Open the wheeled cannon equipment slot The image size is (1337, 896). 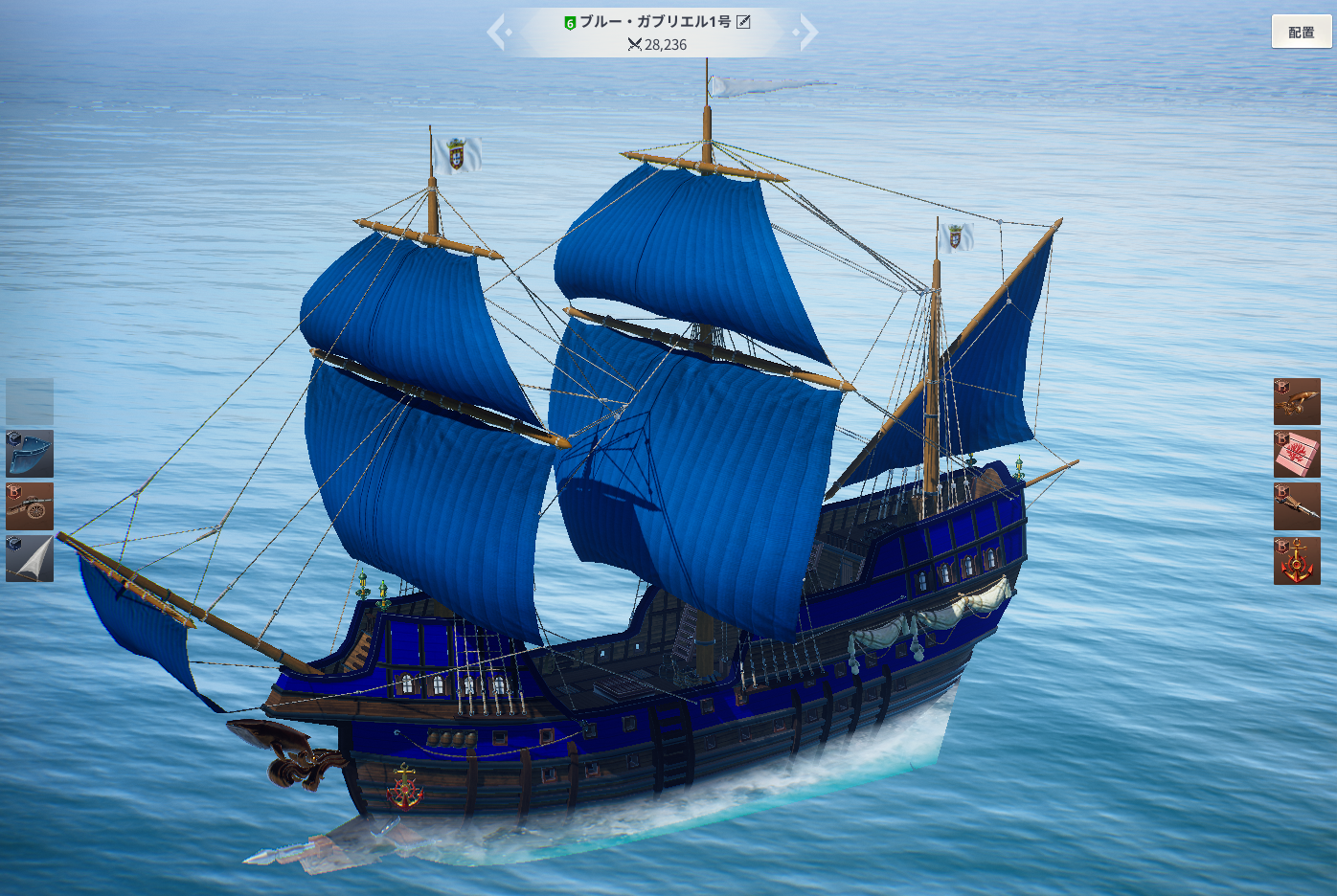[30, 506]
